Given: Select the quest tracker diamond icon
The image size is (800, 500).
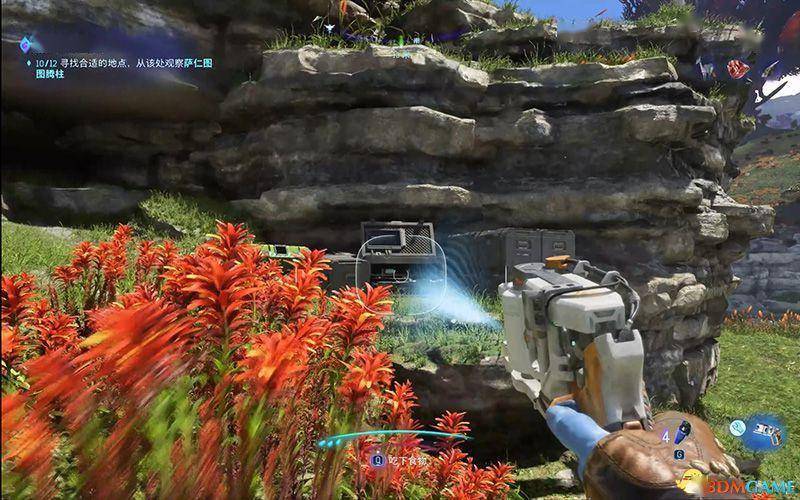Looking at the screenshot, I should [x=25, y=44].
